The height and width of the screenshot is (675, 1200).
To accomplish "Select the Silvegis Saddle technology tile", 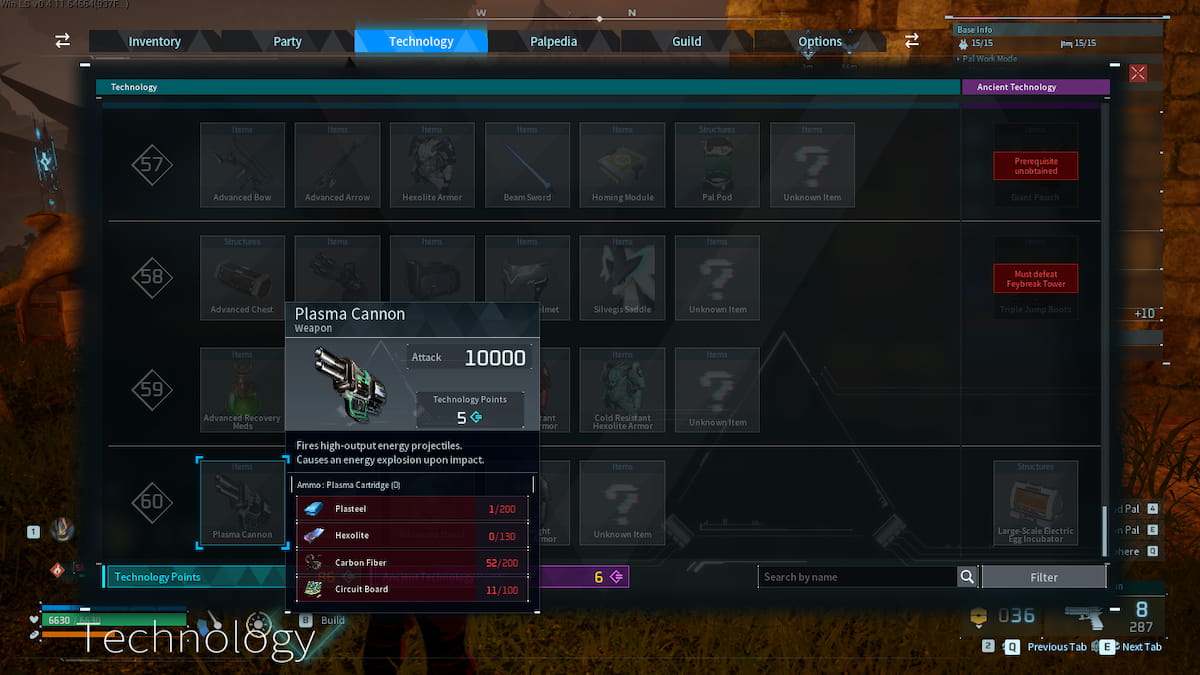I will 622,277.
